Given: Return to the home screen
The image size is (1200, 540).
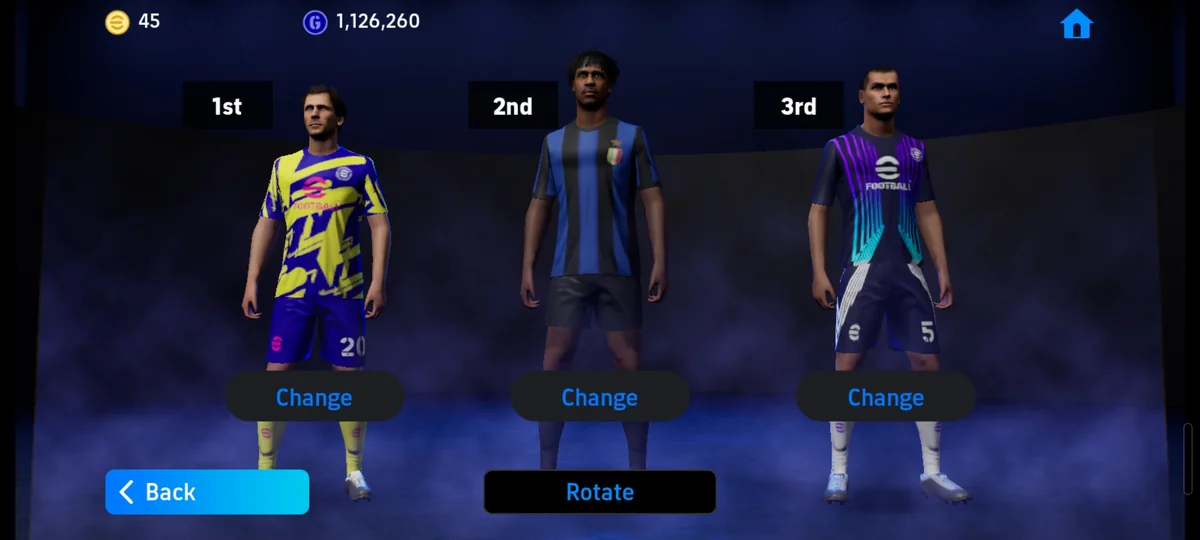Looking at the screenshot, I should pos(1076,24).
